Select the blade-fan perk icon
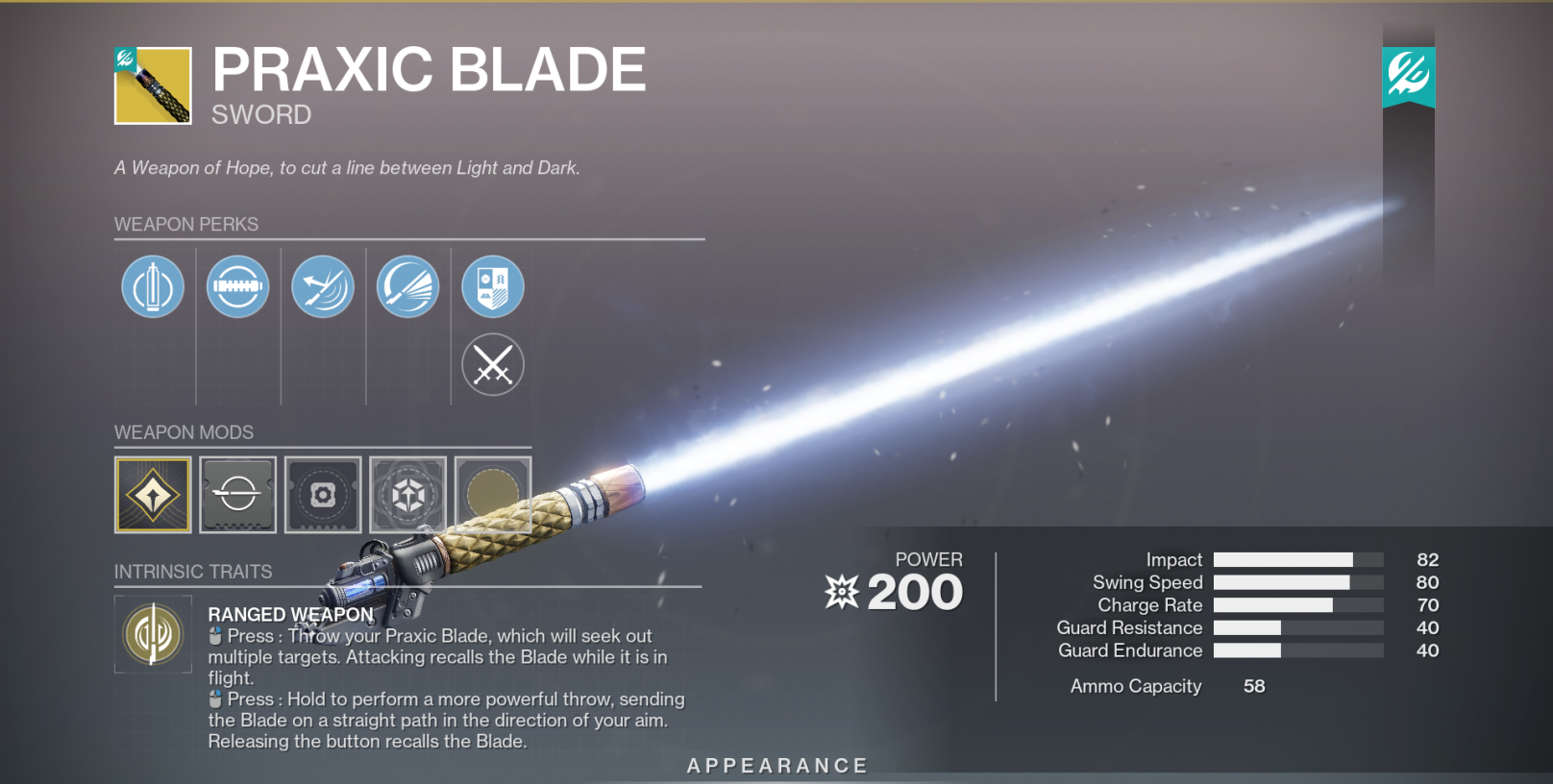Viewport: 1553px width, 784px height. pyautogui.click(x=407, y=286)
